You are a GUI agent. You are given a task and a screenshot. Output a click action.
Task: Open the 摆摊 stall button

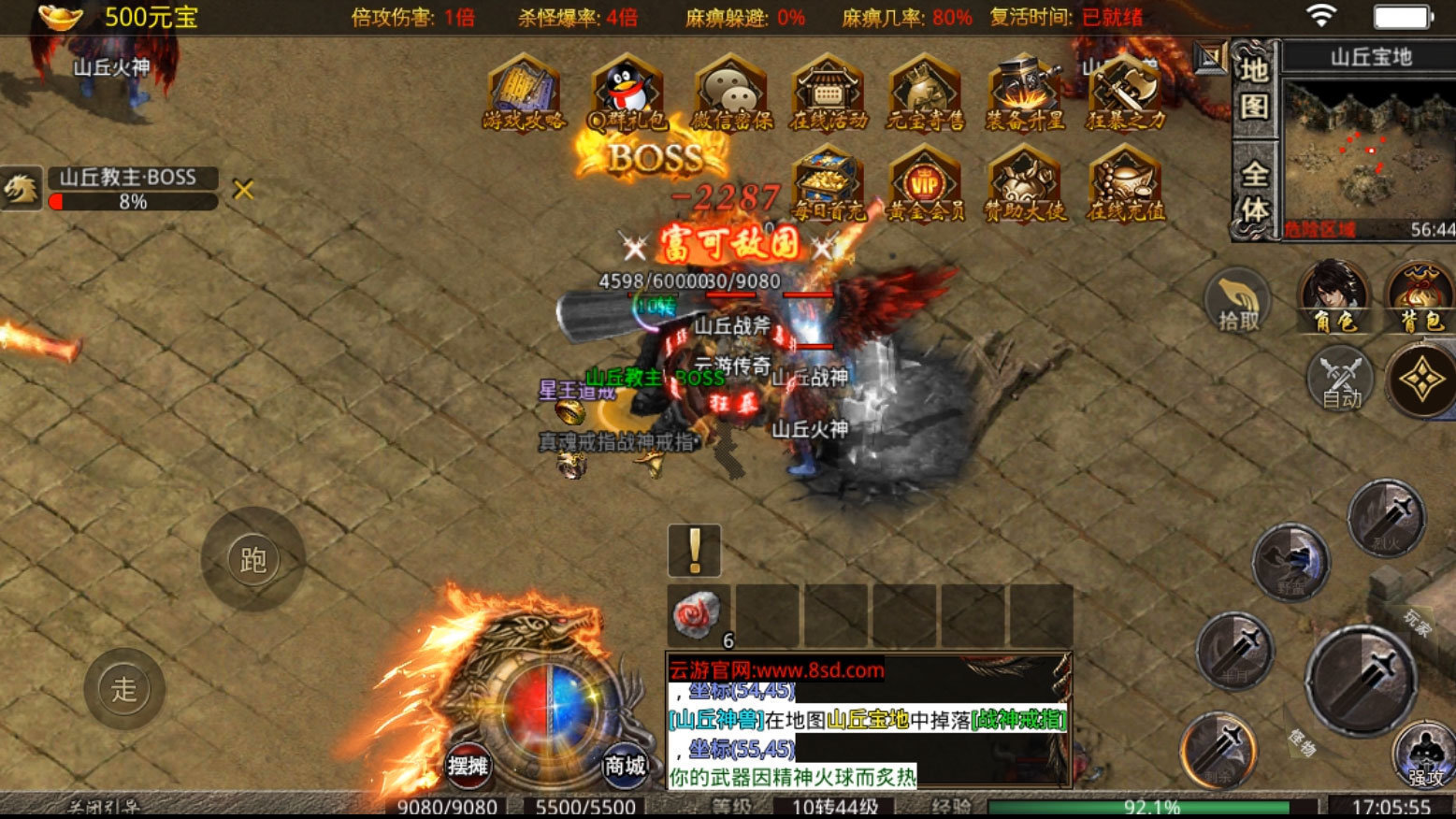(468, 766)
